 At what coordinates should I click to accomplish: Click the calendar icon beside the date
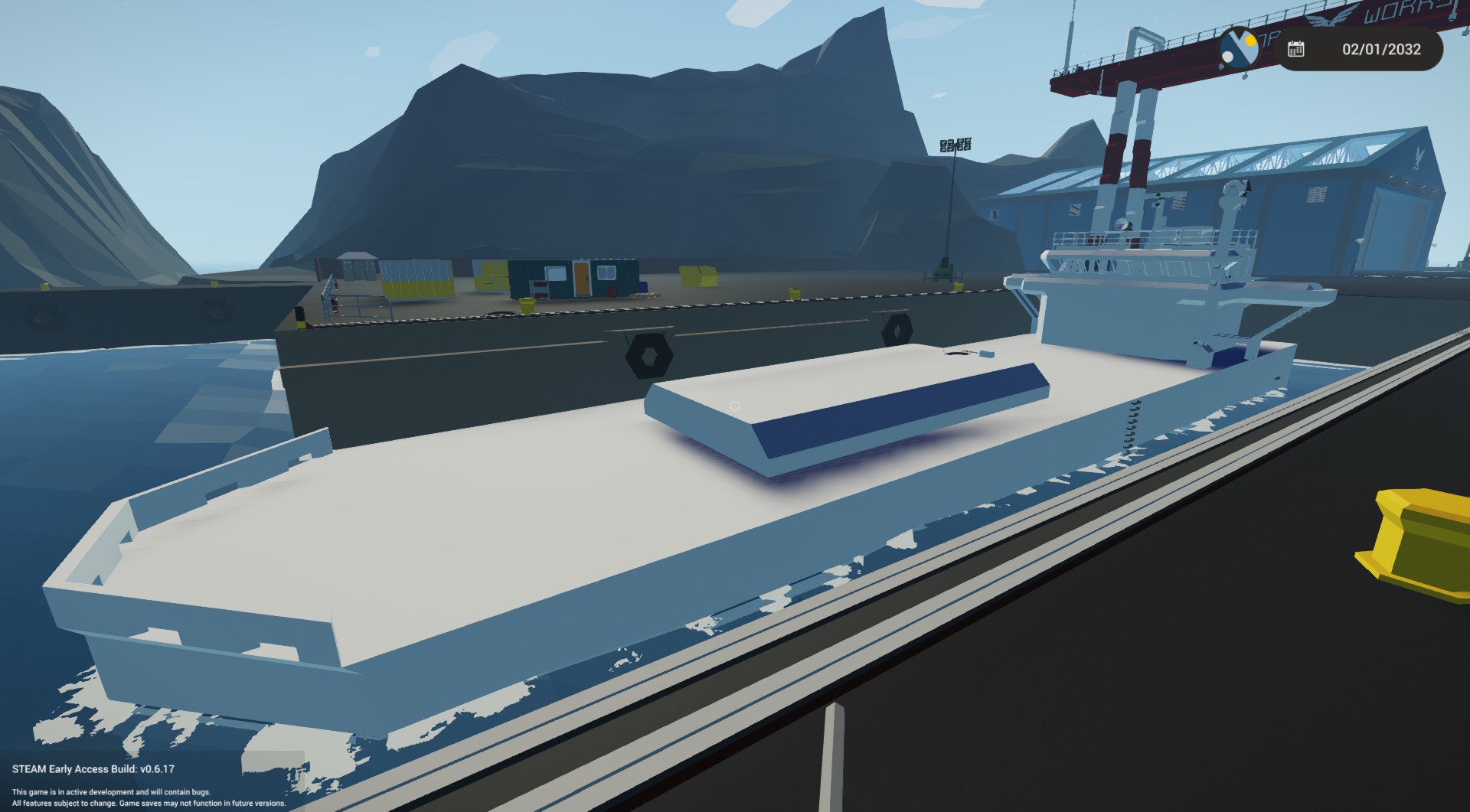coord(1295,49)
